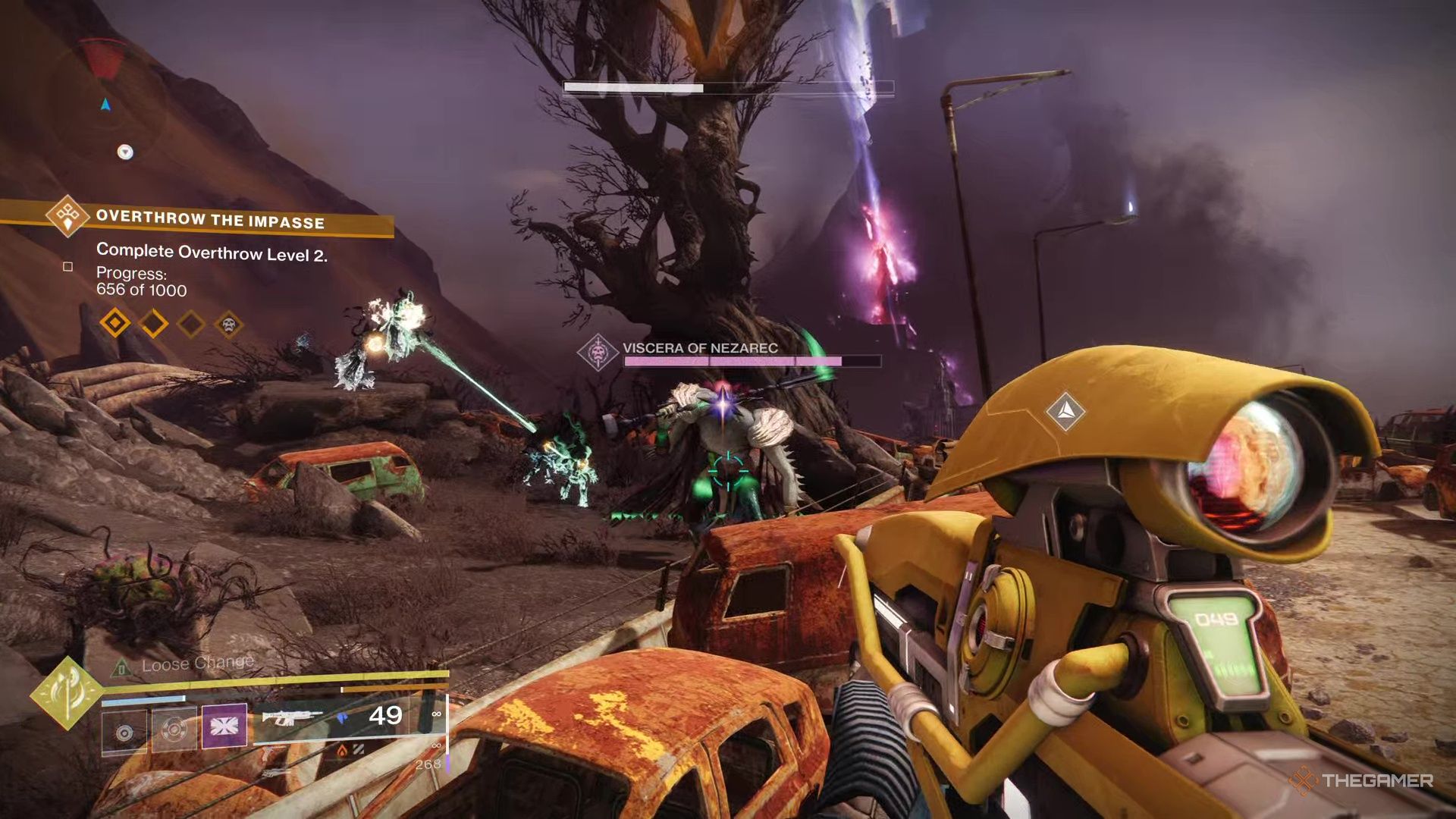Click the Overthrow the Impasse quest emblem
The height and width of the screenshot is (819, 1456).
point(68,218)
